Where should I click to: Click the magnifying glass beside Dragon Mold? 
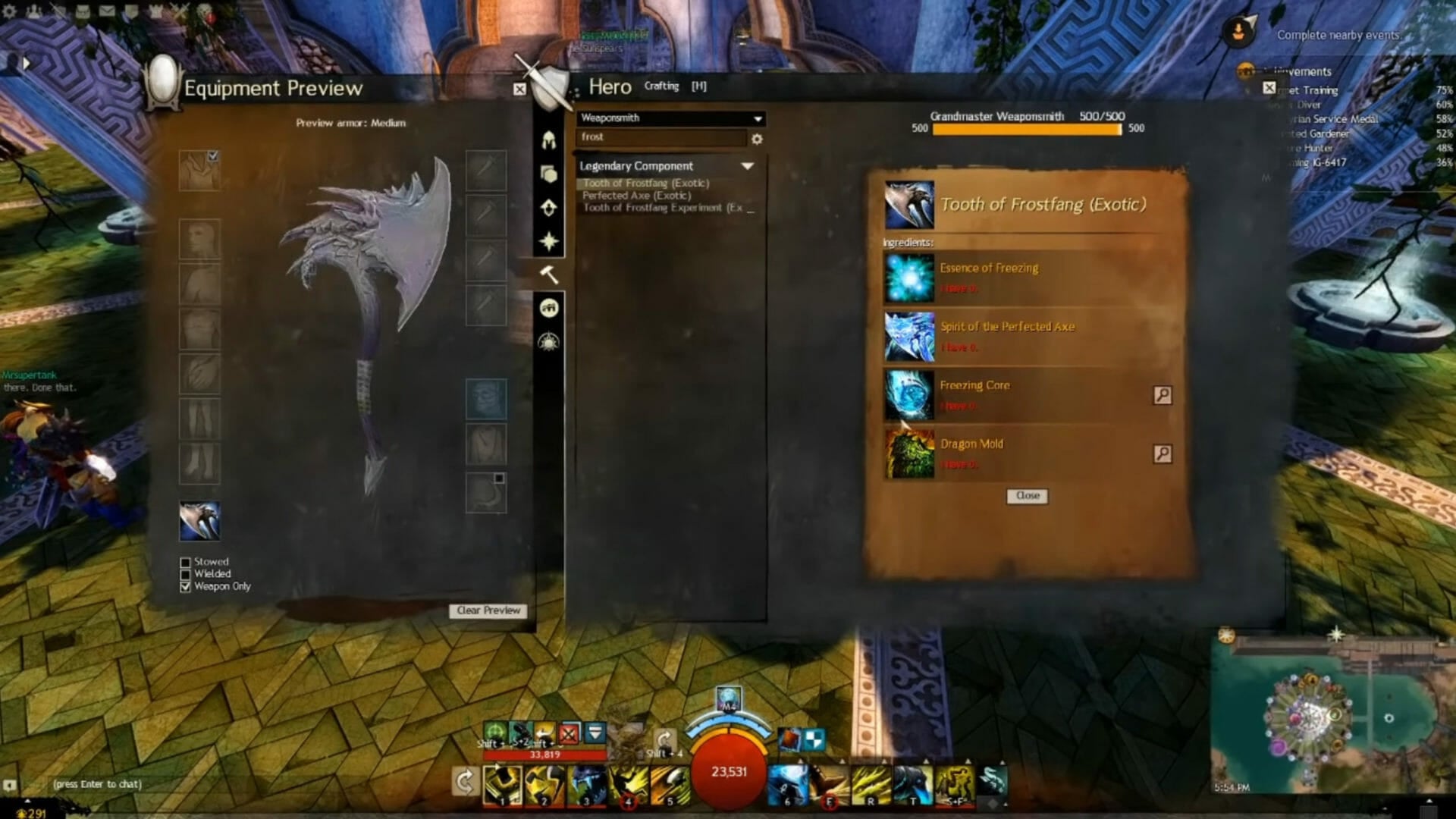click(x=1163, y=455)
